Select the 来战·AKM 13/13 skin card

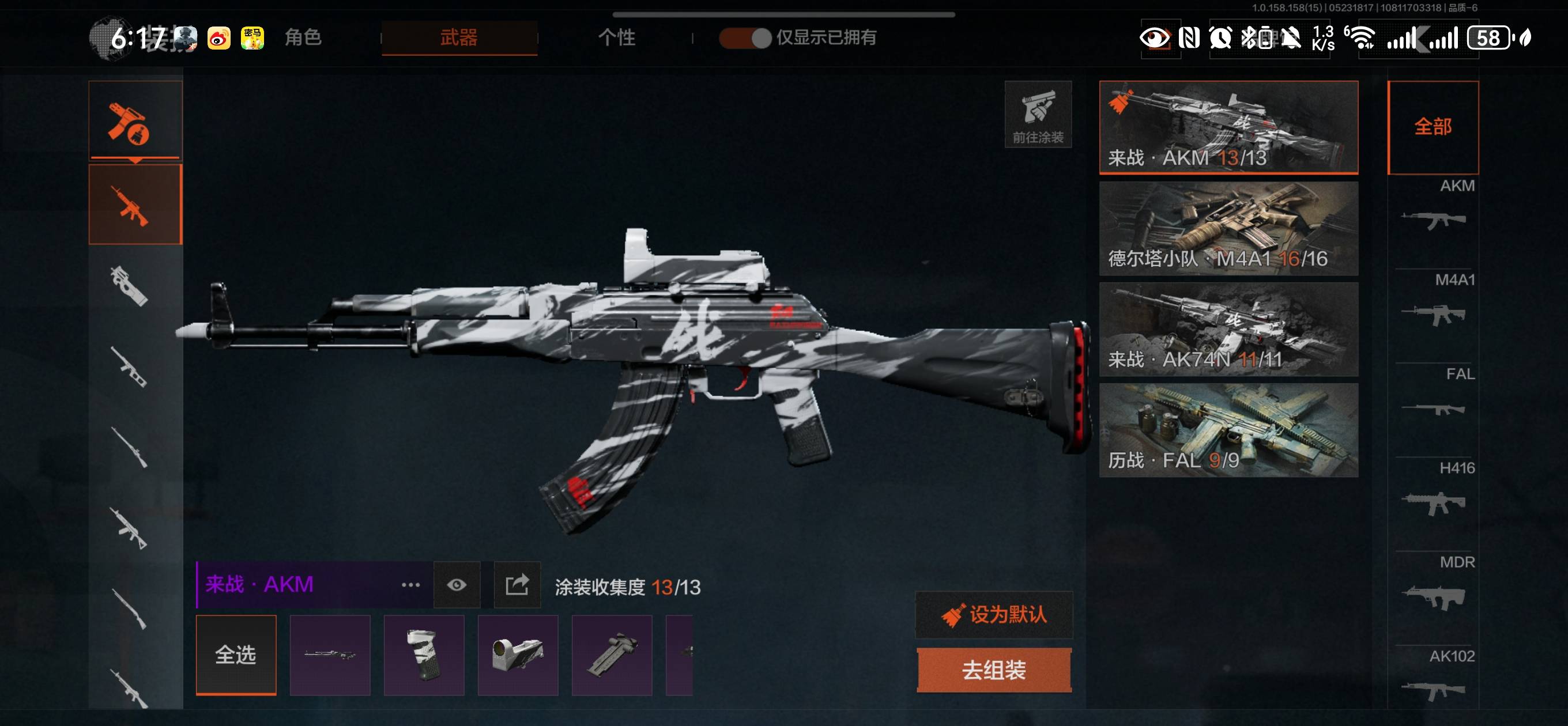coord(1228,127)
